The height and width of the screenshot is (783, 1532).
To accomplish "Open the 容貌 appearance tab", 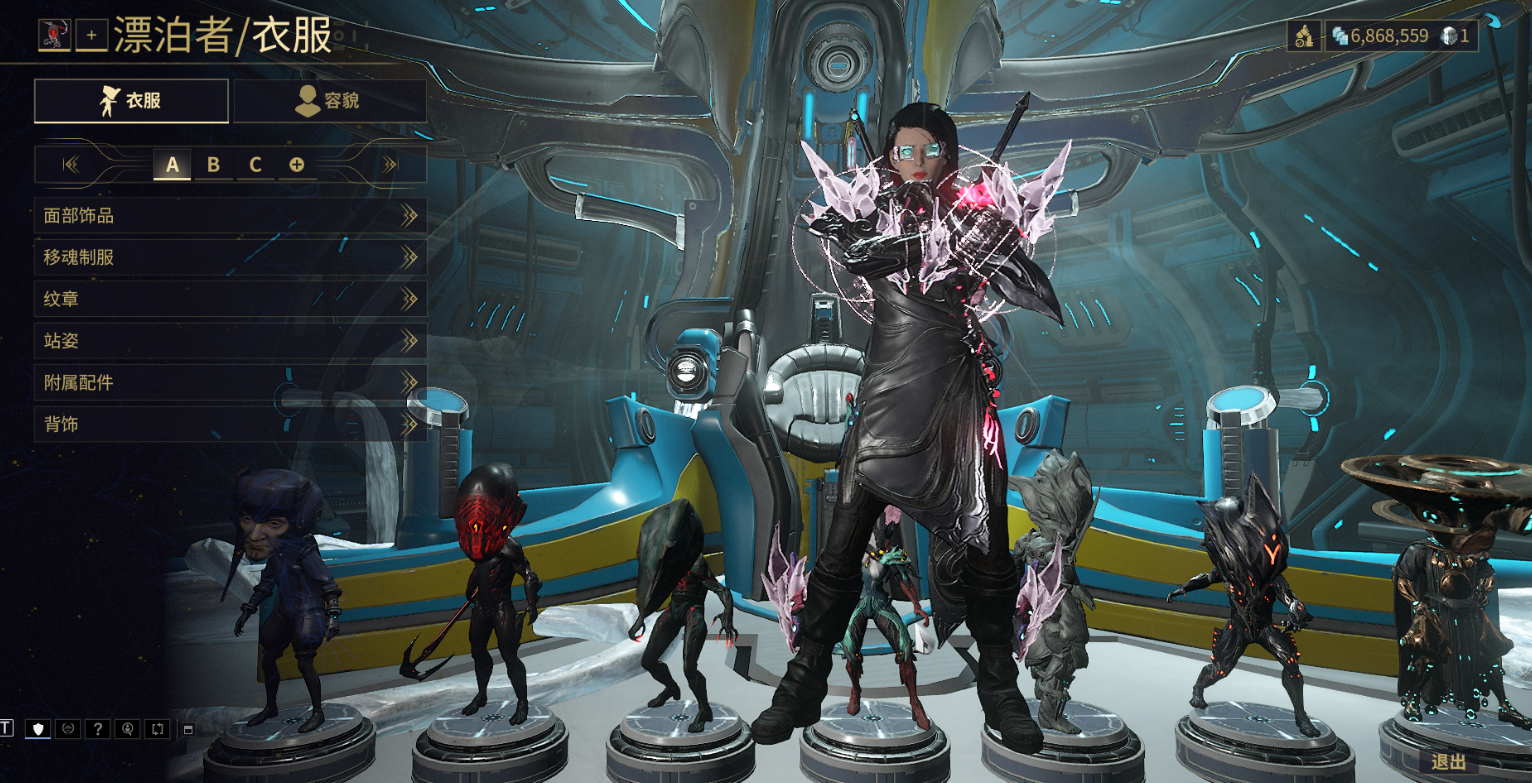I will tap(330, 101).
